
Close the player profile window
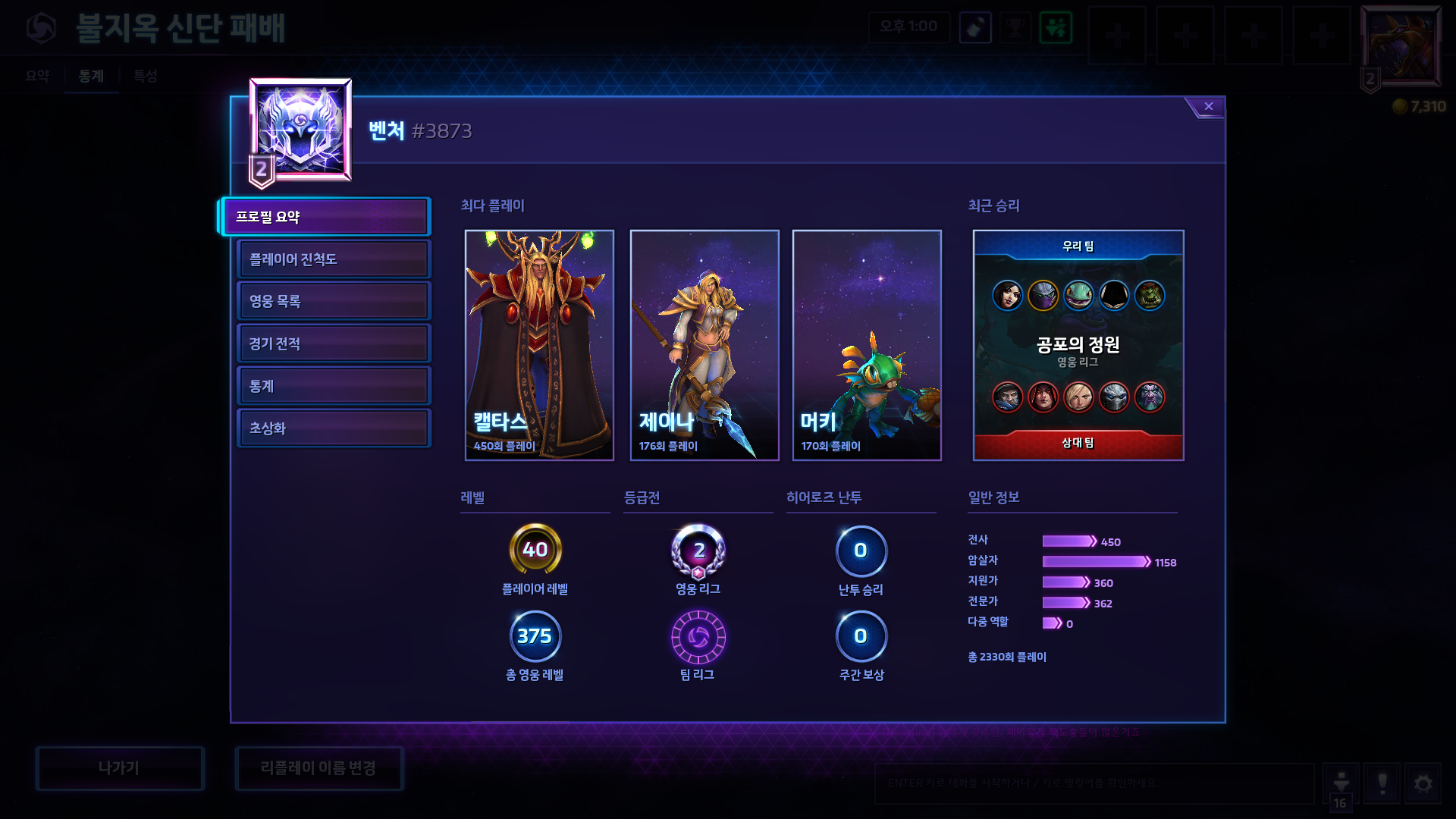(x=1208, y=107)
